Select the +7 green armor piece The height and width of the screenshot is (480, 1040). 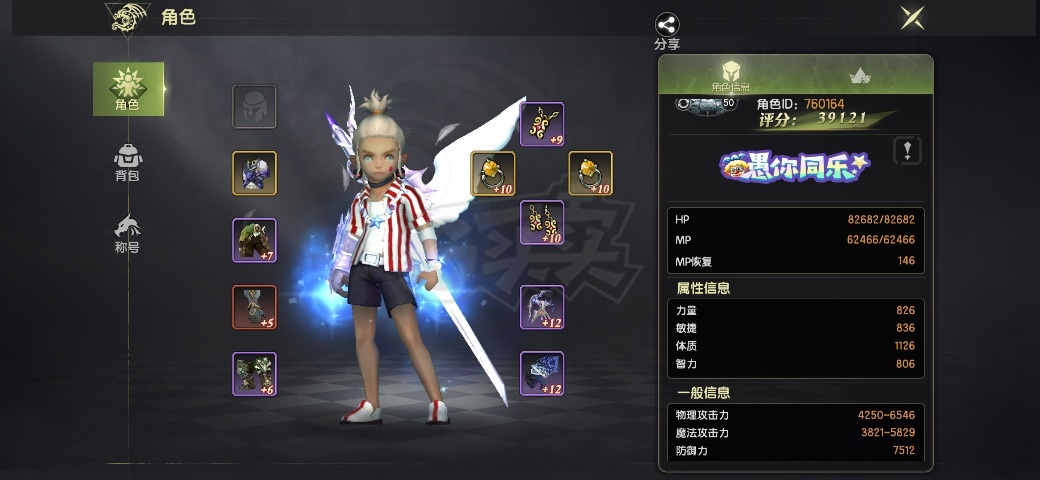(x=254, y=240)
